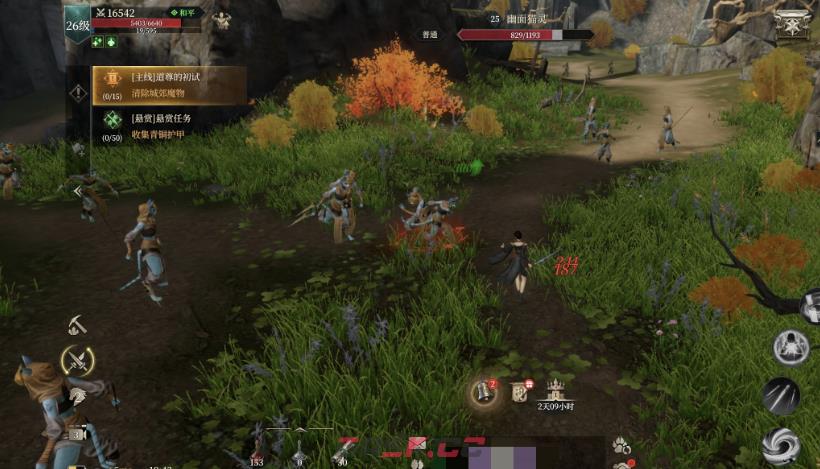Toggle the crossed swords auto-combat button
820x469 pixels.
point(77,360)
